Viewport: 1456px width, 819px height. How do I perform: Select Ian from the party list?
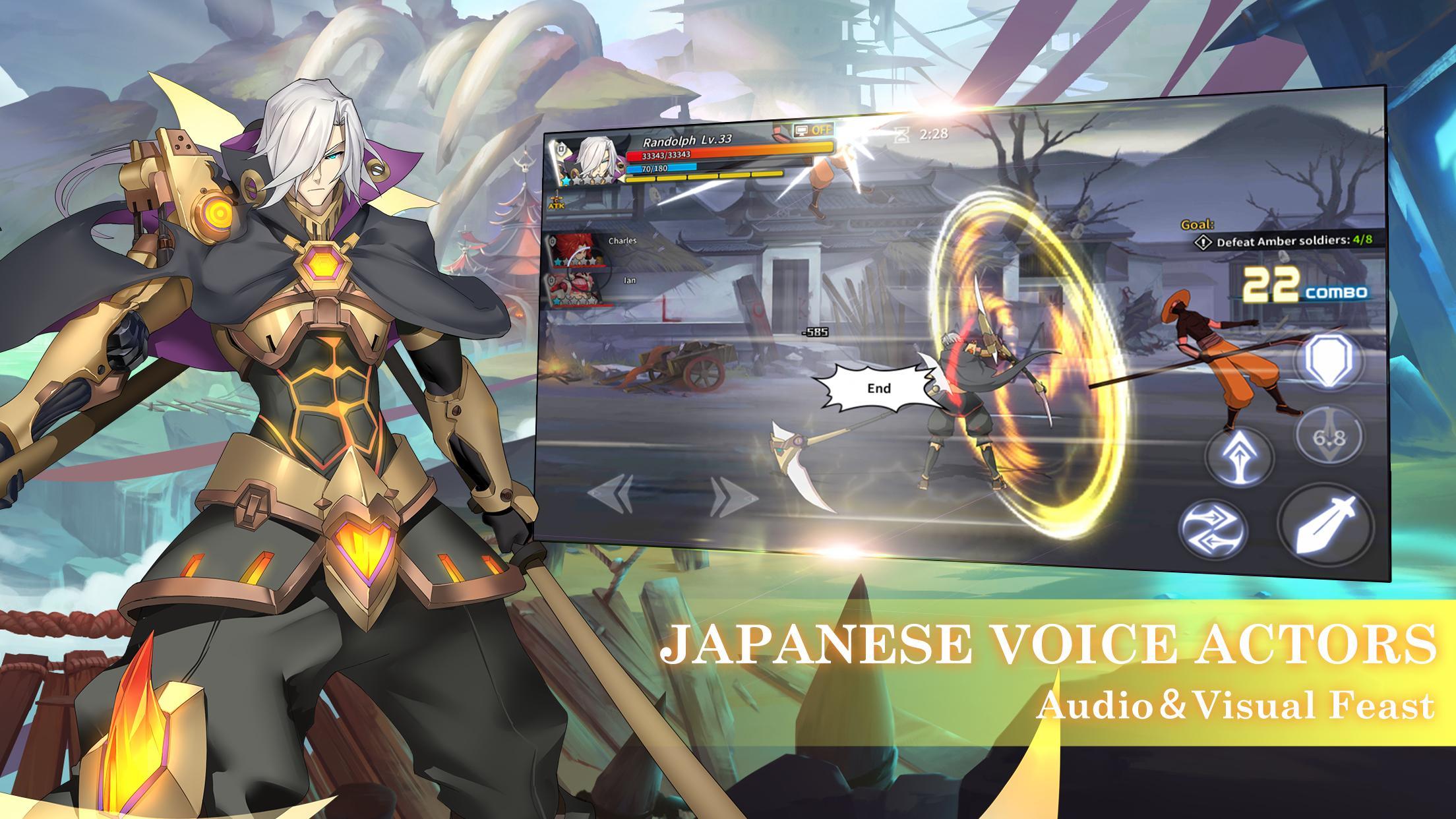pos(577,288)
